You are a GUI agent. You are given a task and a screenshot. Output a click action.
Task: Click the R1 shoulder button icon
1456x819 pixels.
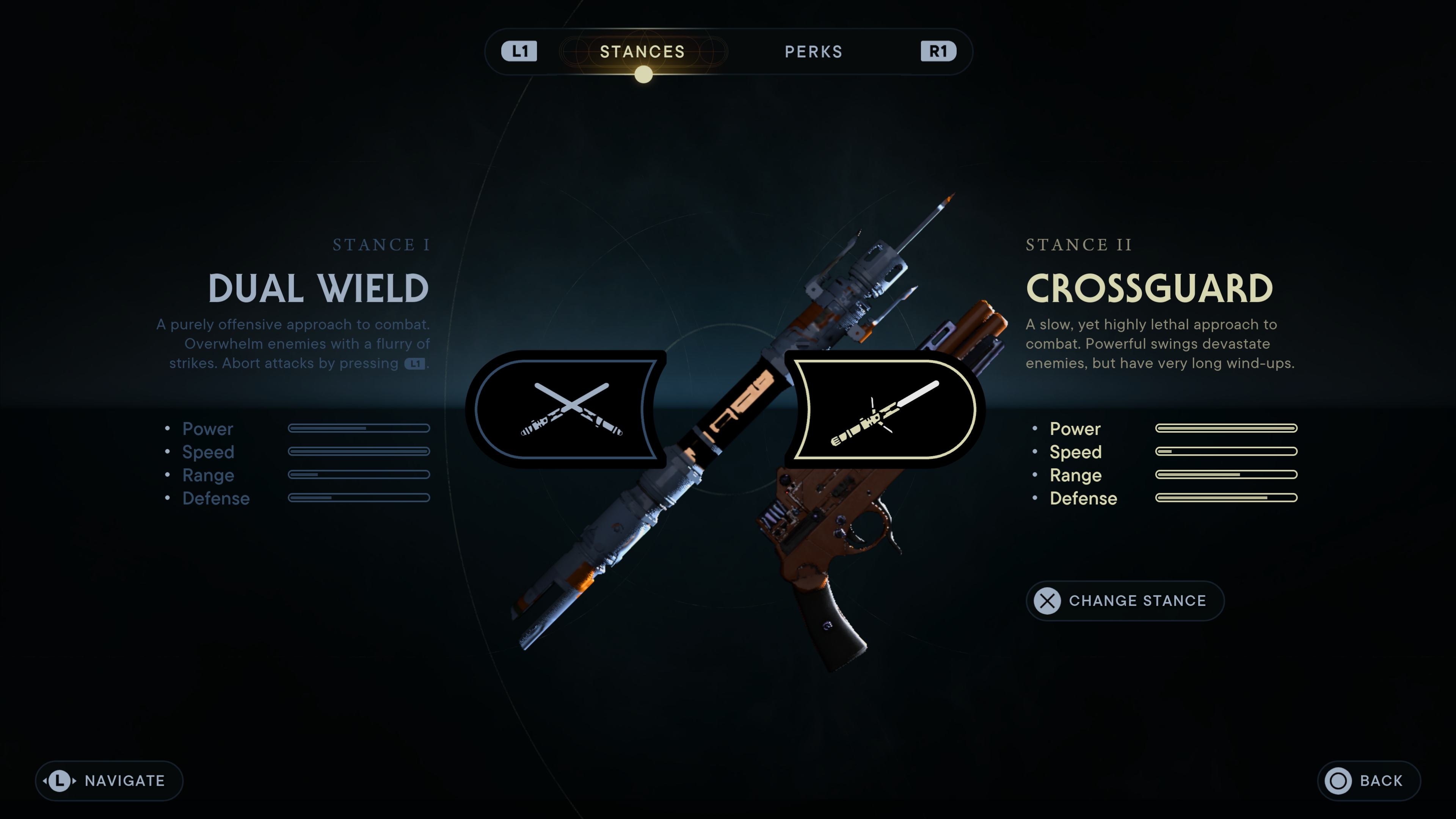pyautogui.click(x=937, y=52)
